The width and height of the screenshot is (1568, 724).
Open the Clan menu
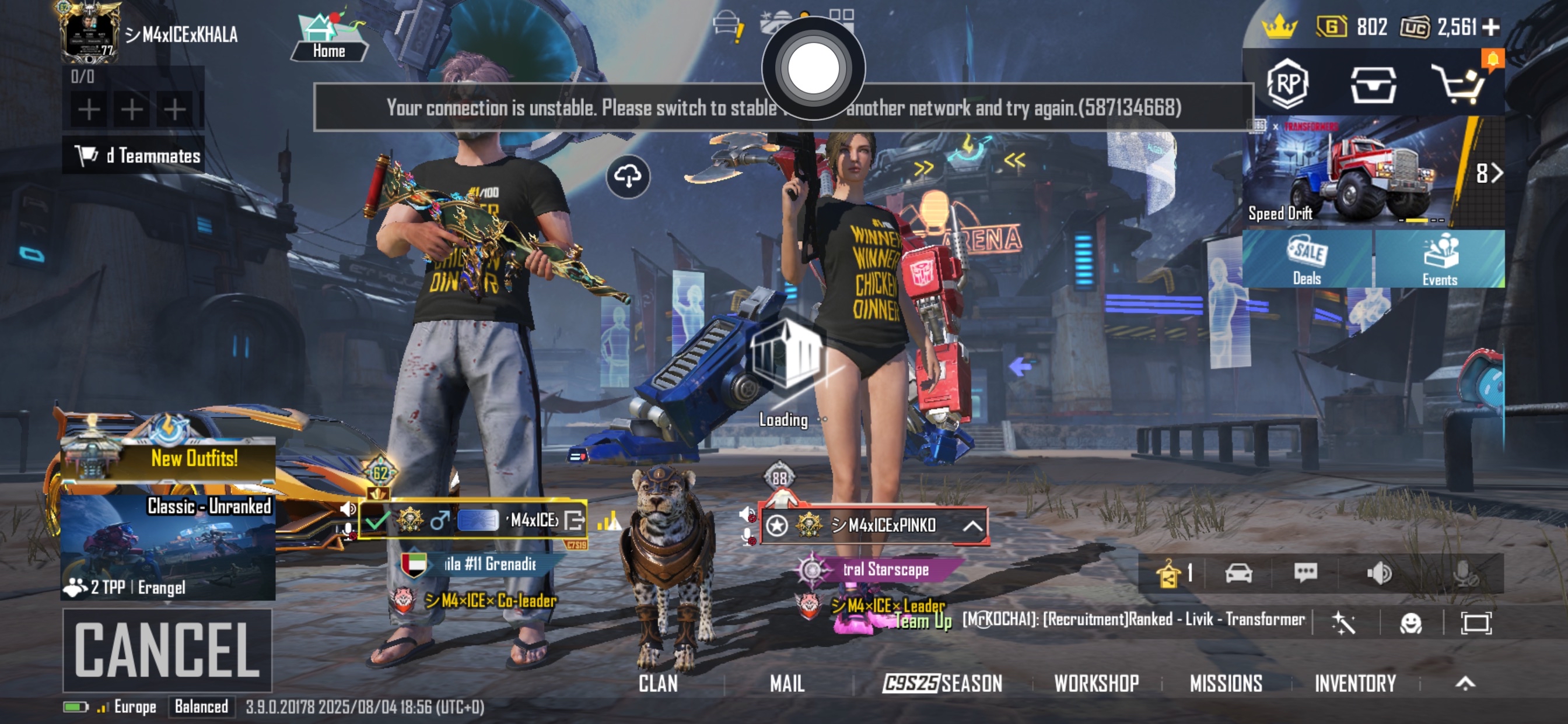pos(657,684)
